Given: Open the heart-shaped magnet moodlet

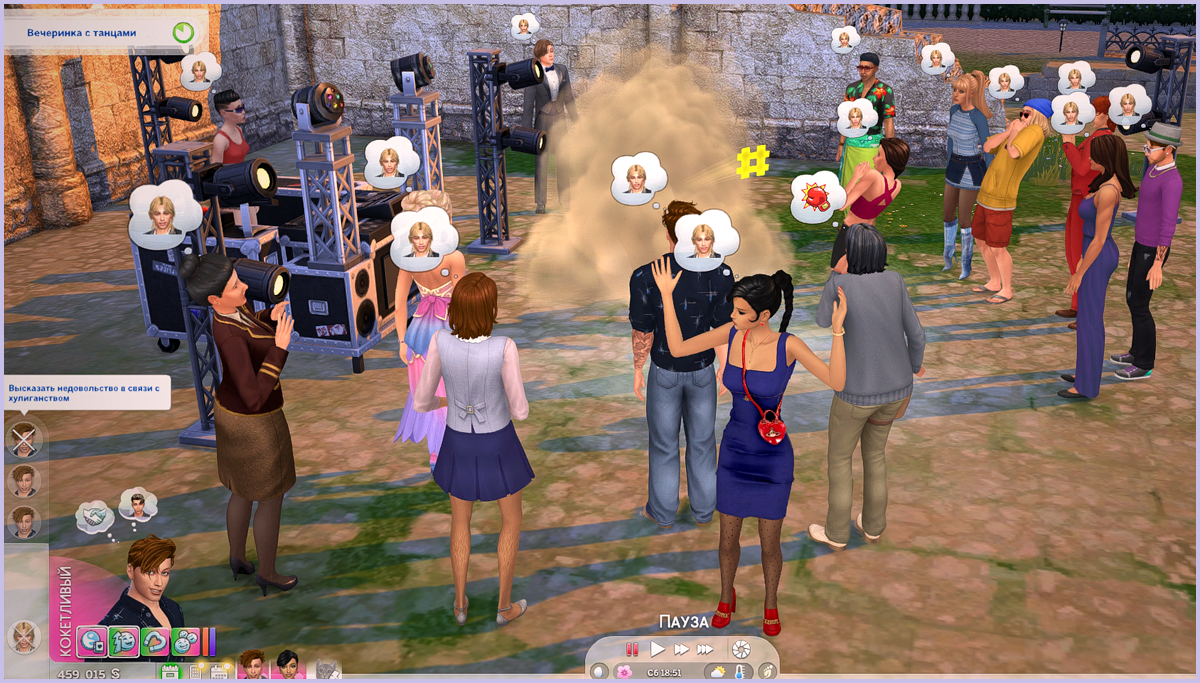Looking at the screenshot, I should click(x=155, y=640).
